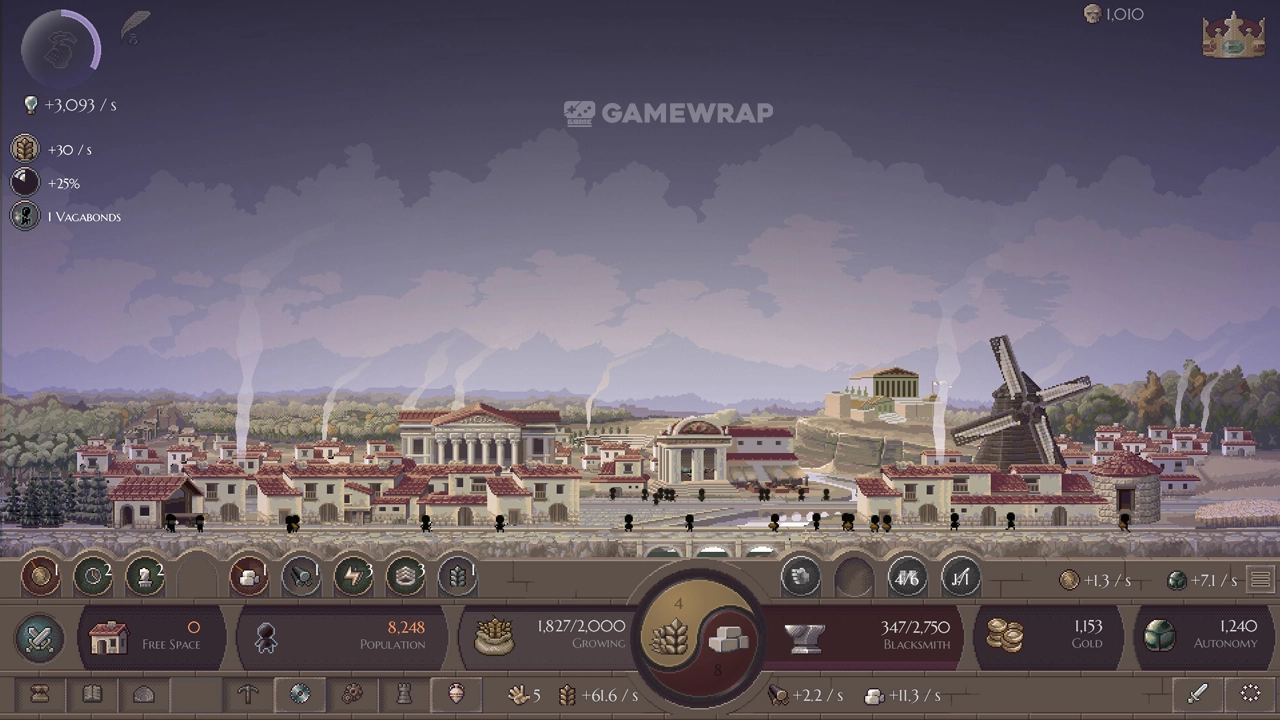
Task: Click the dotted circle button
Action: coord(1250,694)
